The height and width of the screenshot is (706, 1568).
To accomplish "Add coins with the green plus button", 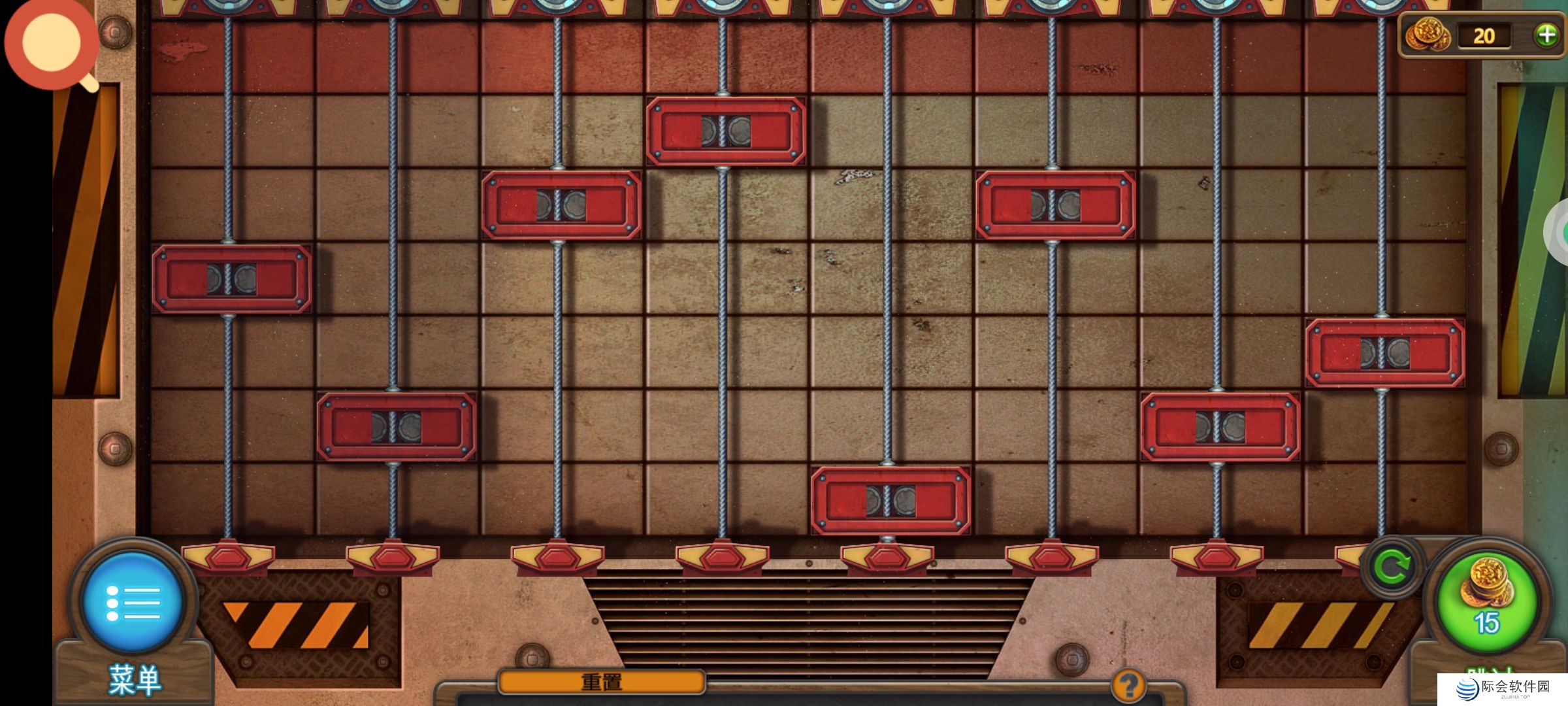I will click(1546, 35).
